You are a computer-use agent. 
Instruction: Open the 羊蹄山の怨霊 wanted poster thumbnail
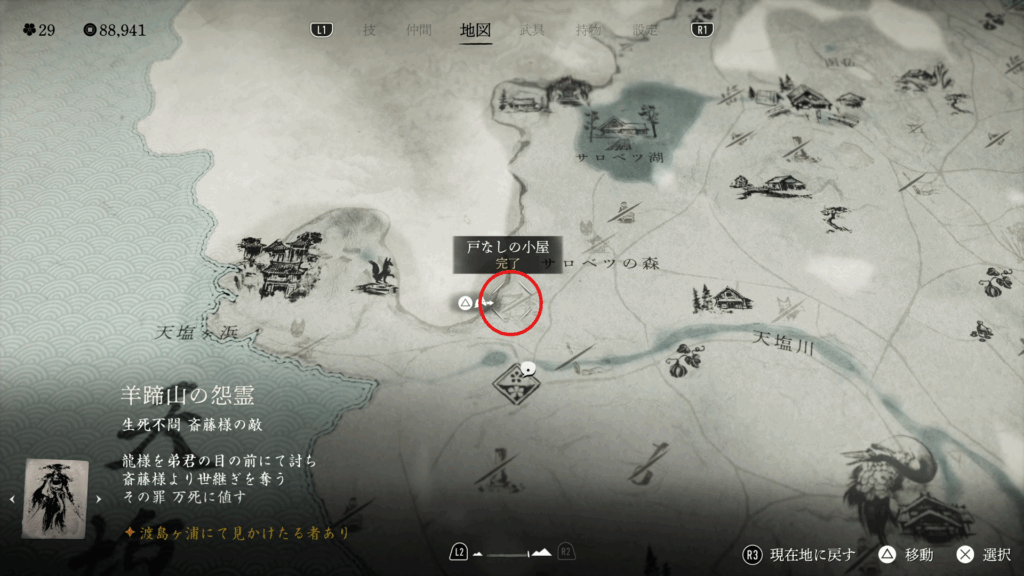pos(56,497)
